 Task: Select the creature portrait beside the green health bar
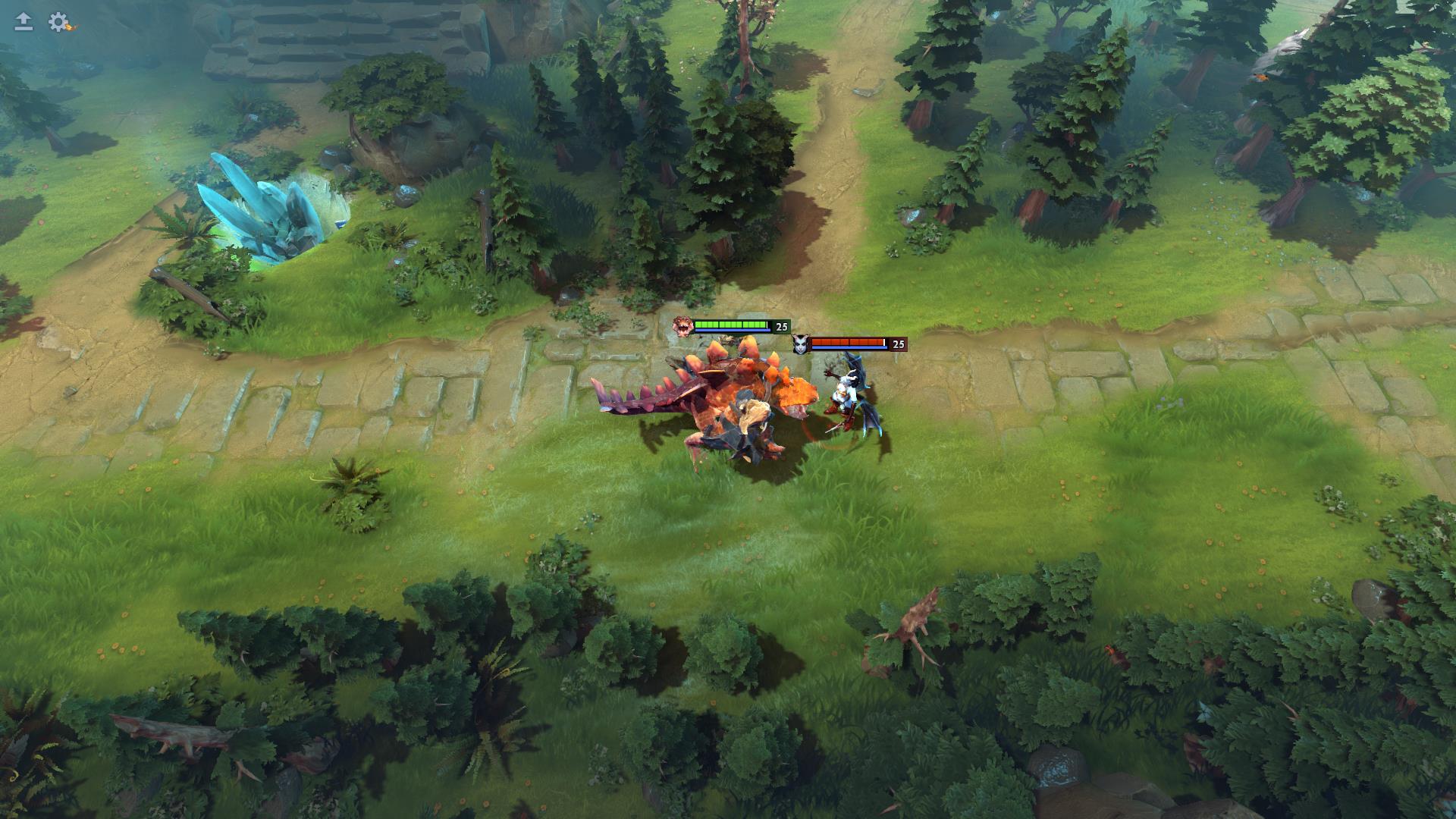tap(682, 326)
